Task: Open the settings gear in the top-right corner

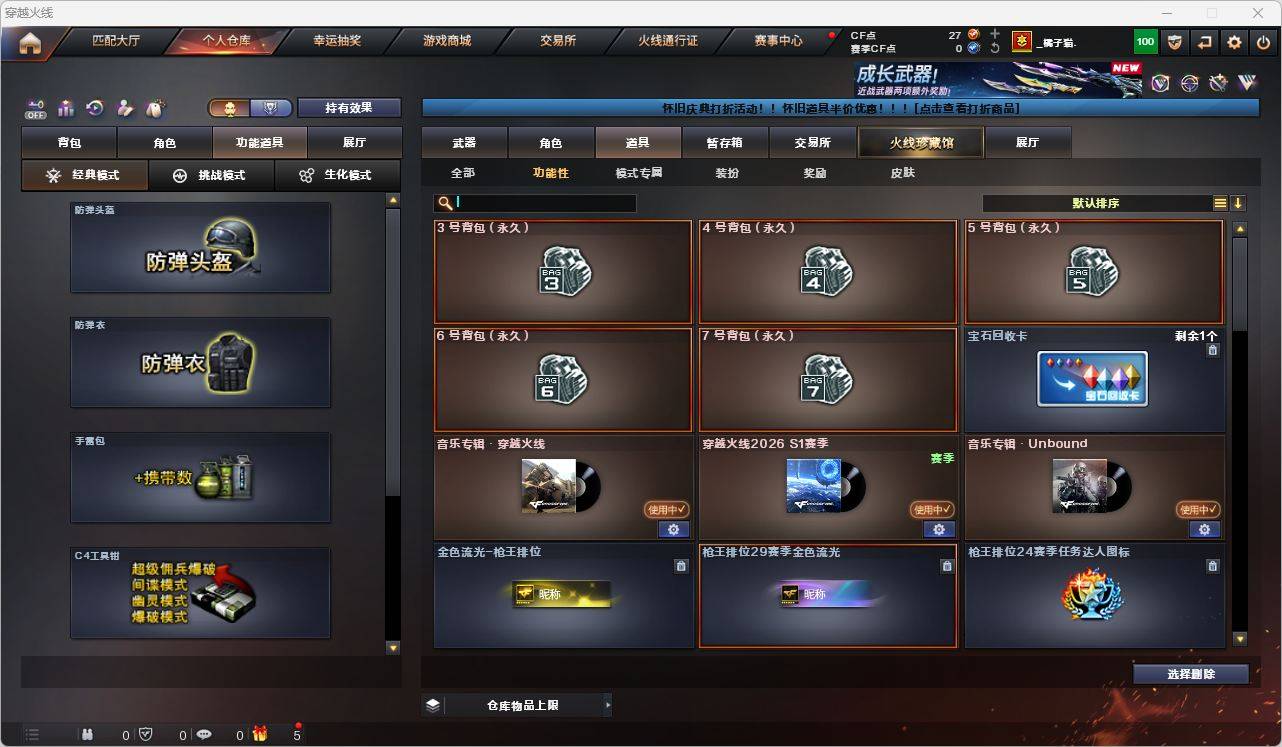Action: point(1233,41)
